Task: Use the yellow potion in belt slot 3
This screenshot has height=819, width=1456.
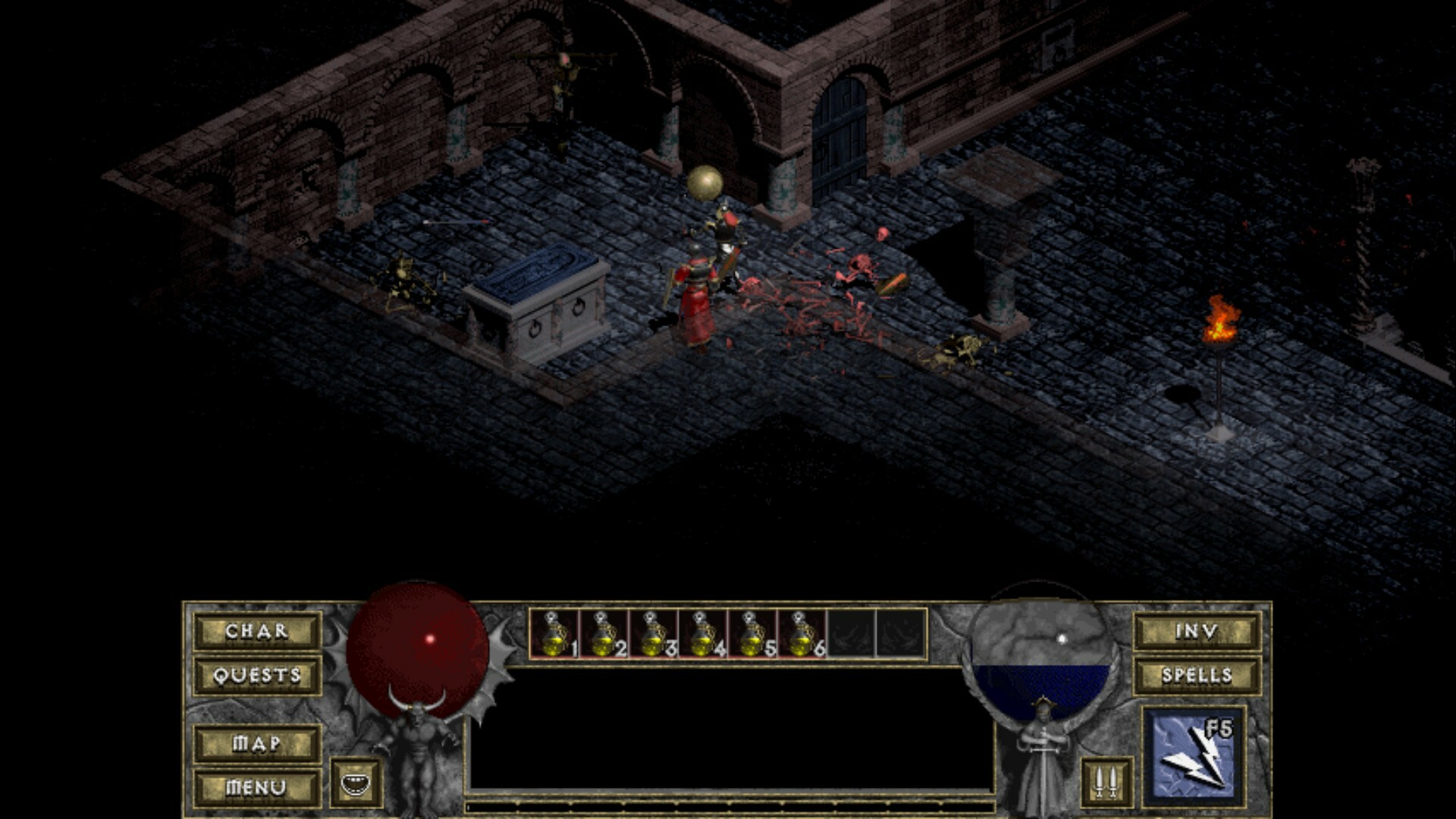Action: (x=654, y=634)
